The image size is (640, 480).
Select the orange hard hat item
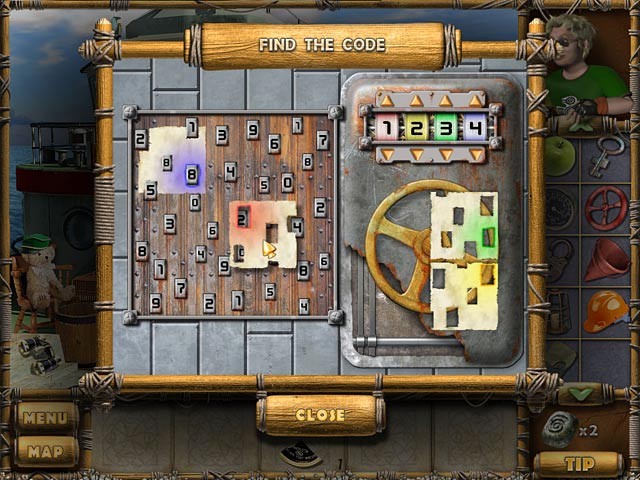pyautogui.click(x=606, y=308)
